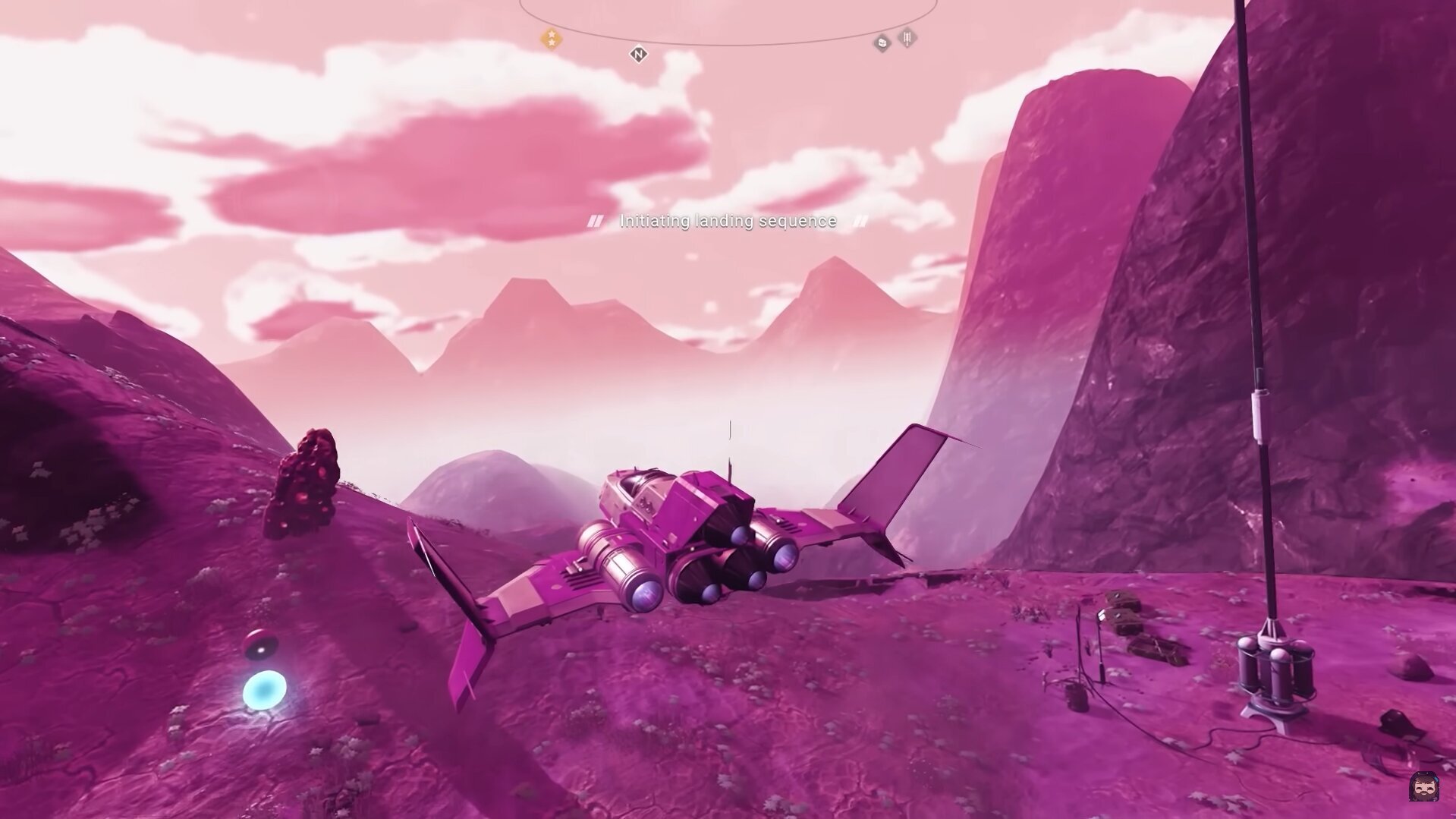Select the orange double-star compass marker
The width and height of the screenshot is (1456, 819).
click(x=552, y=39)
